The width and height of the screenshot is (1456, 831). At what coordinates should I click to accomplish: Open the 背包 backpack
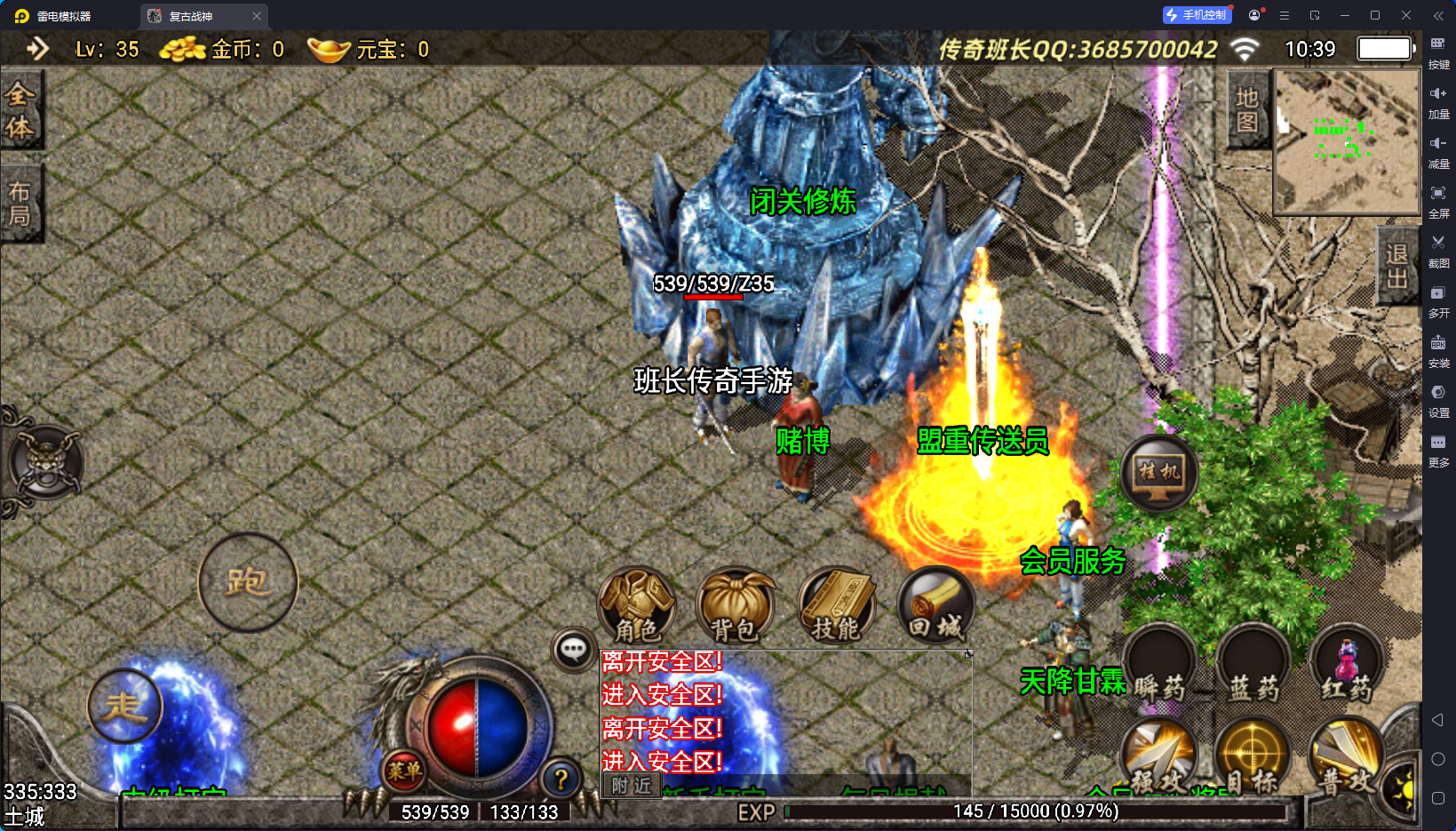735,606
